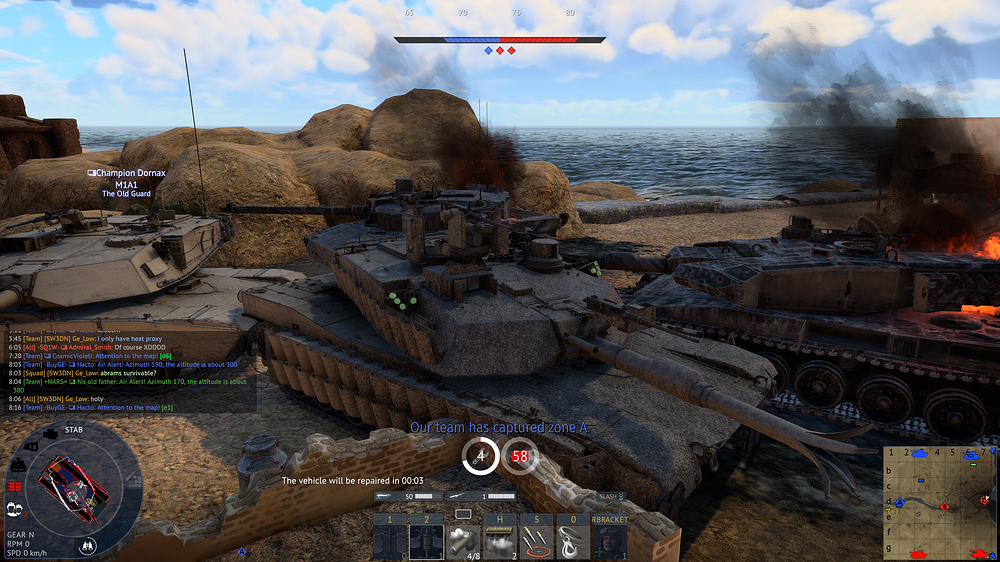Select the first ammunition type slot
Screen dimensions: 1000x562
390,542
